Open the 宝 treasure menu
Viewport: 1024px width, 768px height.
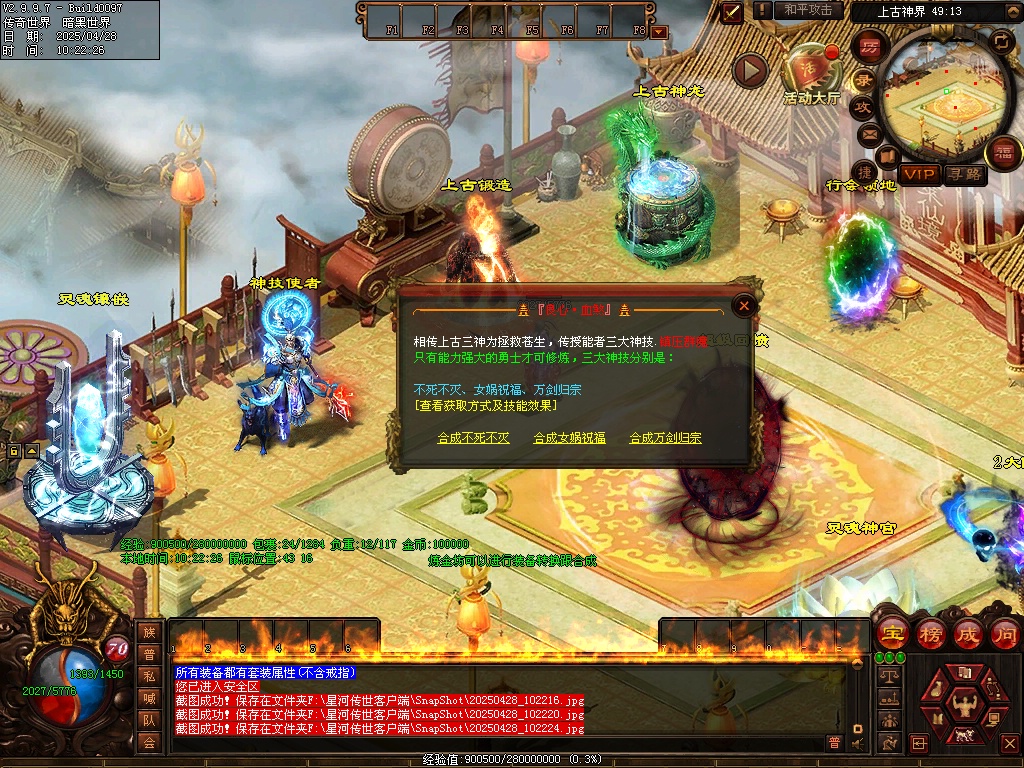coord(890,634)
